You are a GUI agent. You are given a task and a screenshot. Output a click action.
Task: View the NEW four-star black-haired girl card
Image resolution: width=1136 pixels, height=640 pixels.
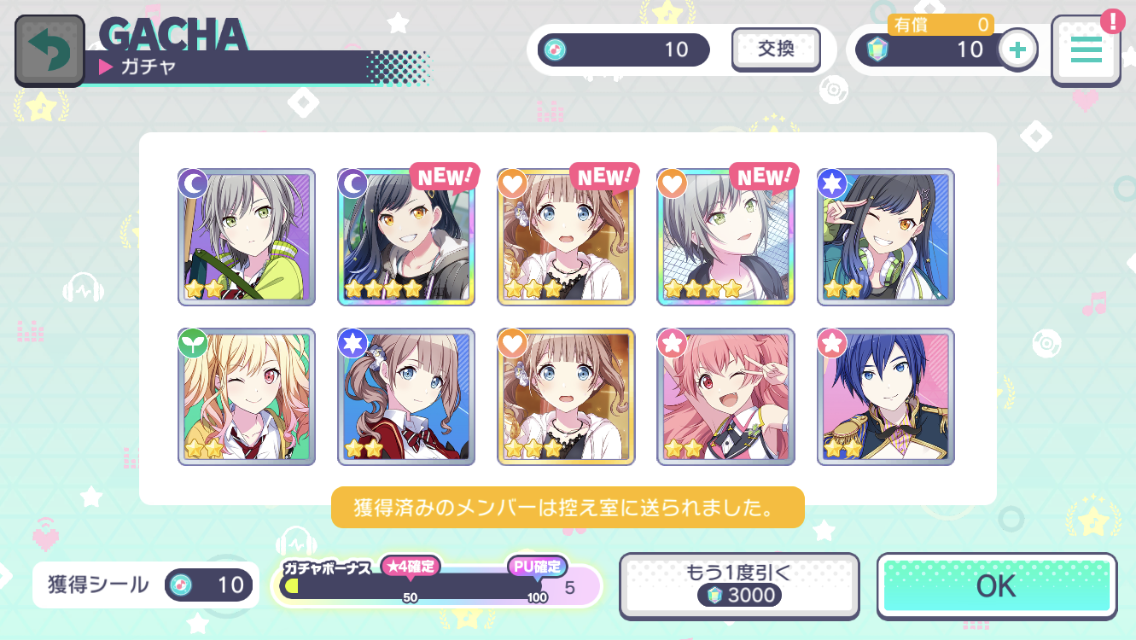pos(406,237)
